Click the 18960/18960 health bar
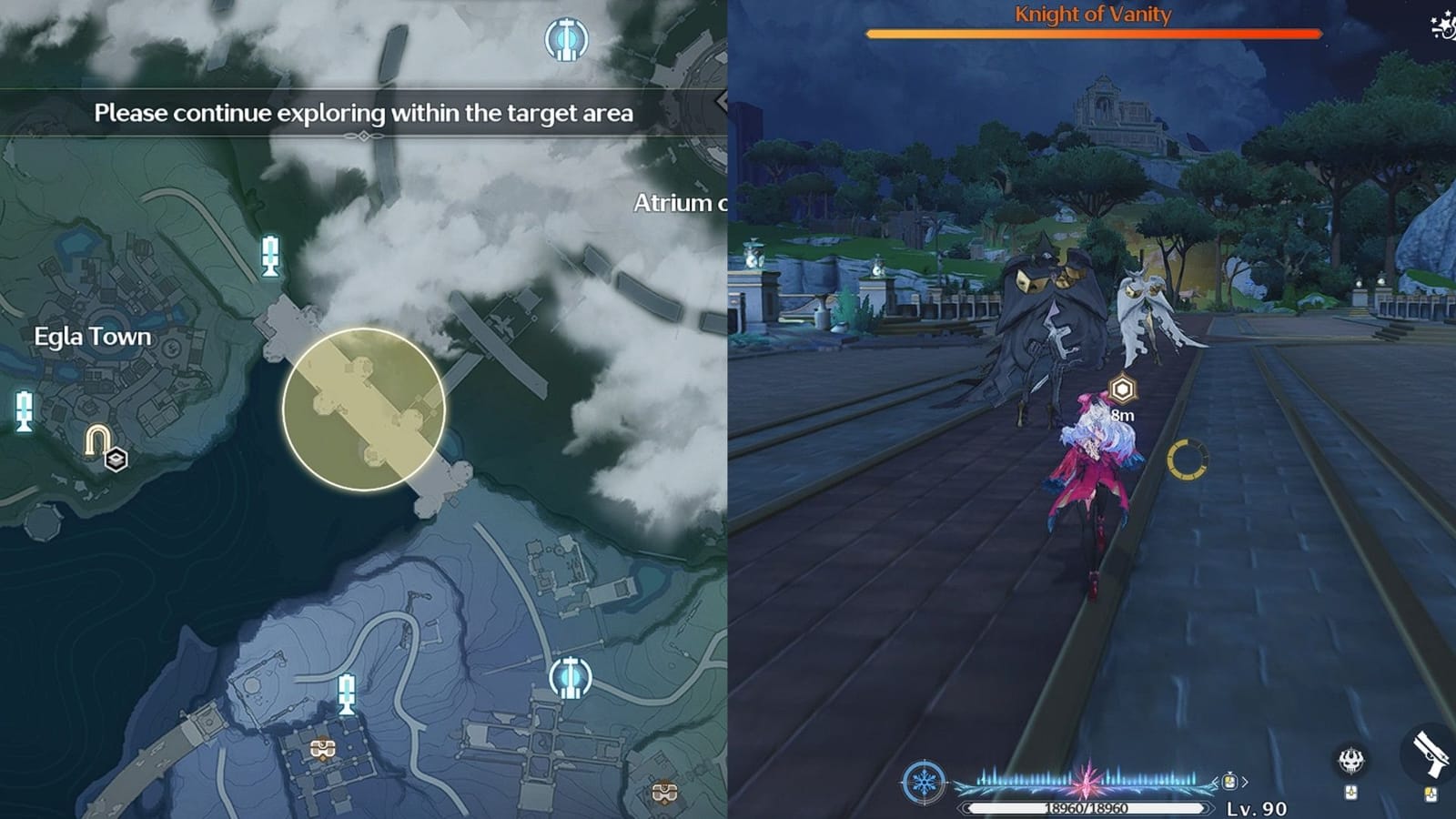 1087,808
